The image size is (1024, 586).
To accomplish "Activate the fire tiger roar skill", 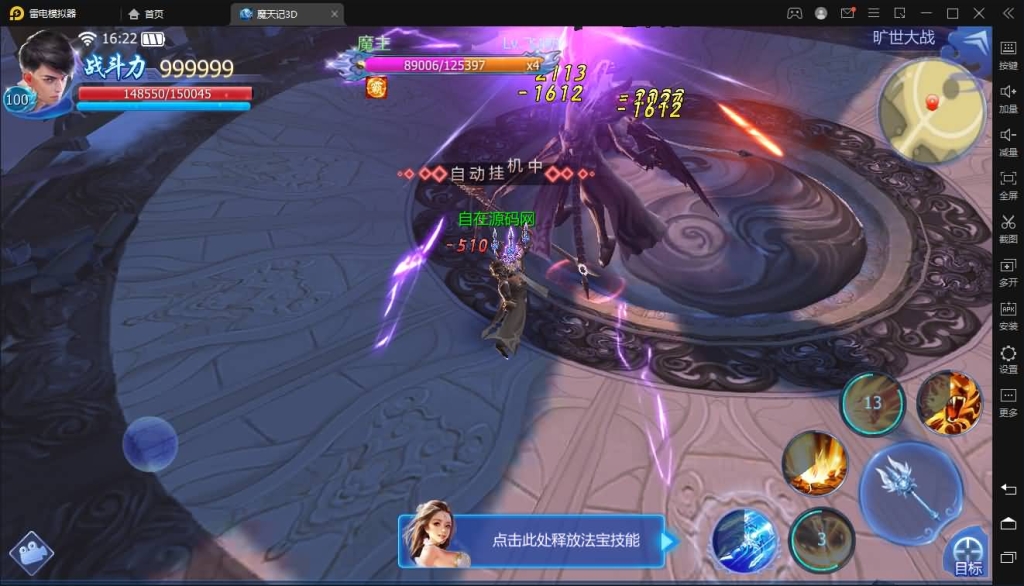I will 948,402.
